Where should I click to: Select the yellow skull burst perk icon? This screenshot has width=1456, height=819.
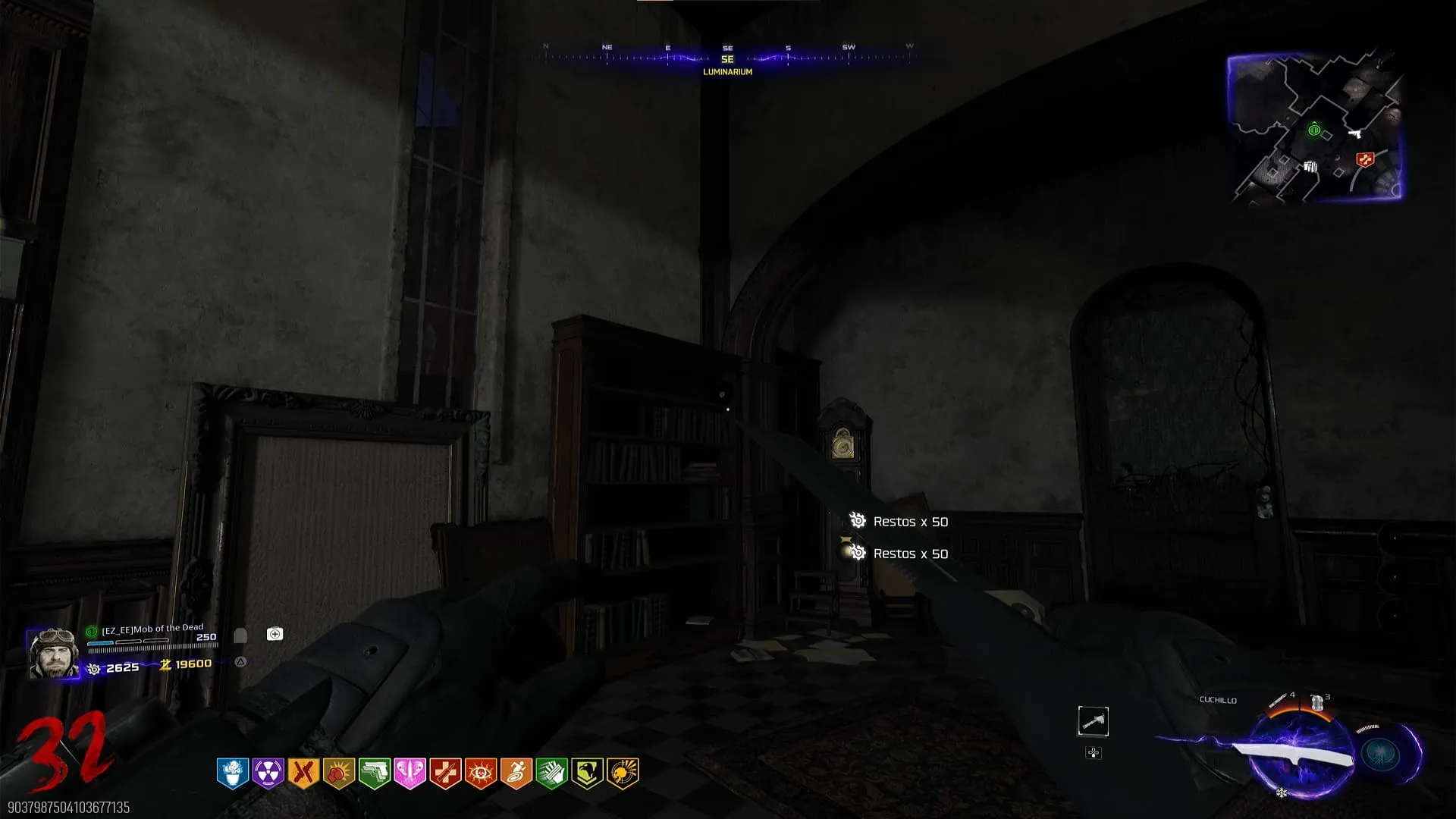pos(623,773)
